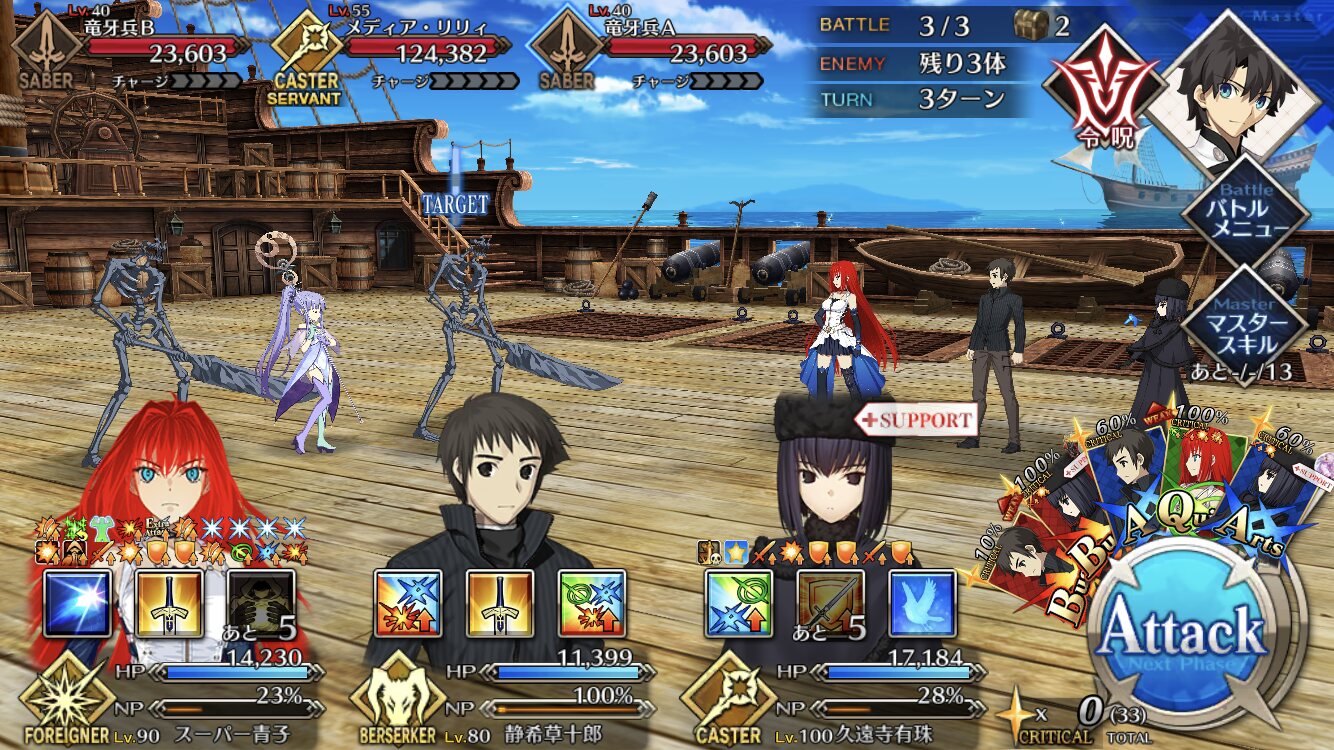The width and height of the screenshot is (1334, 750).
Task: Activate Alice's first blue-green buff skill
Action: pos(739,604)
